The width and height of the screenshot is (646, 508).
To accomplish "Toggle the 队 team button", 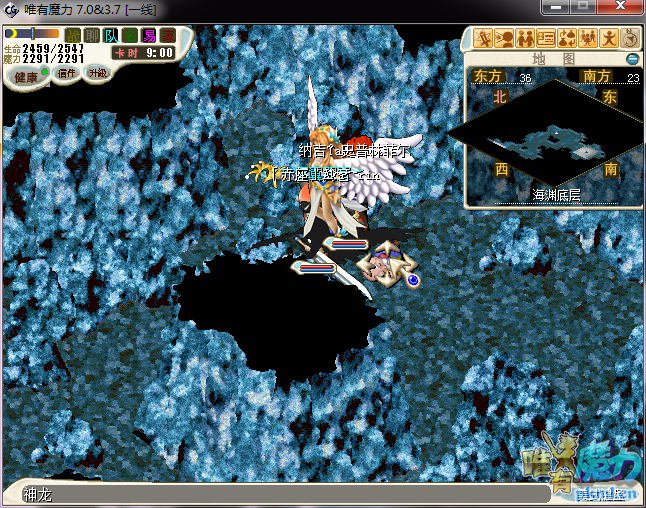I will (111, 36).
